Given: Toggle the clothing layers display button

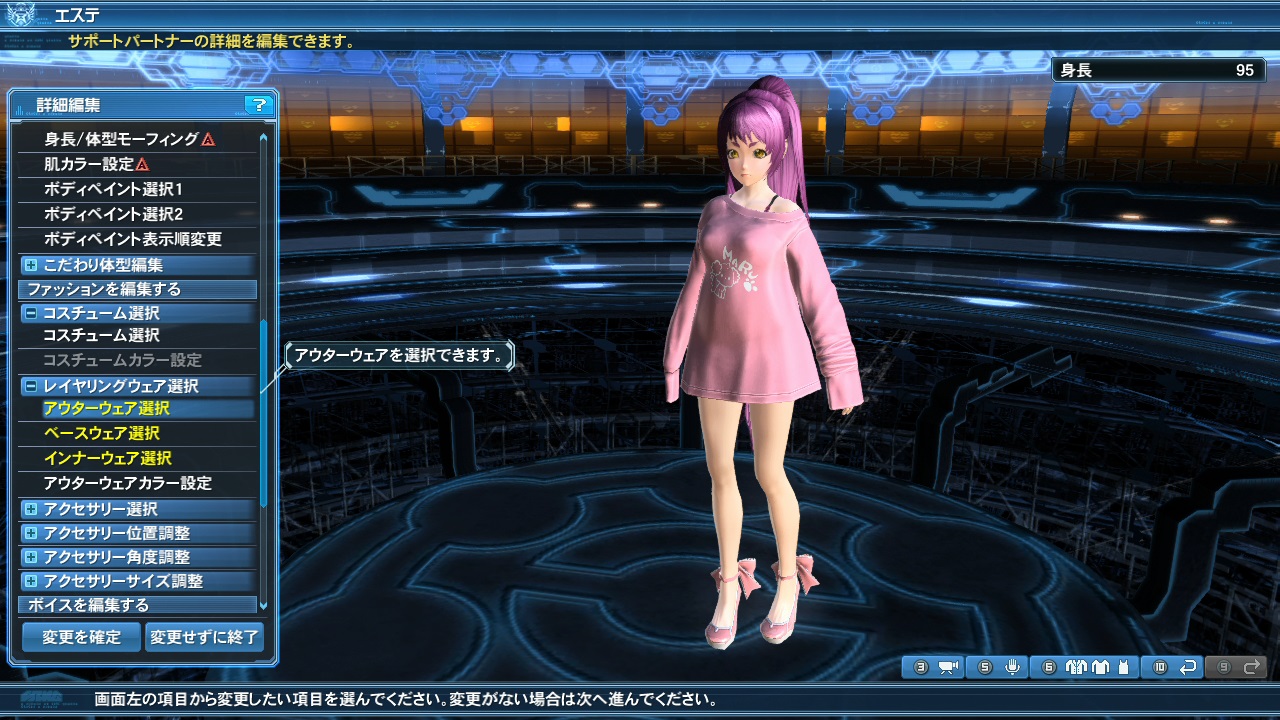Looking at the screenshot, I should (1087, 667).
